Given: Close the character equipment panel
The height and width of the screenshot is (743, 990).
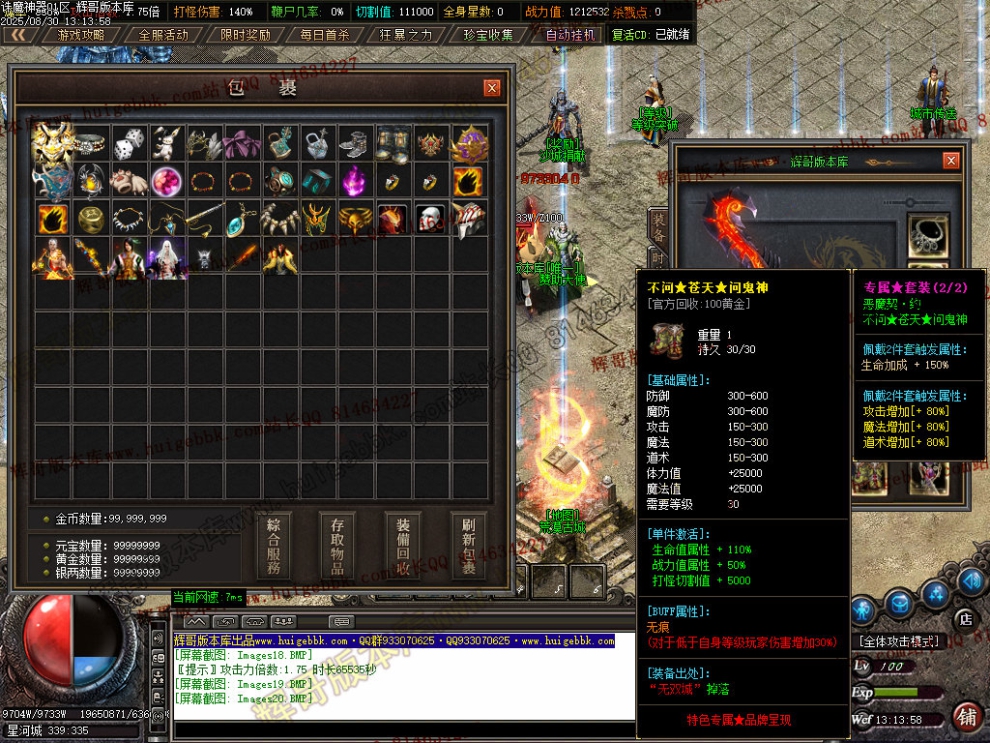Looking at the screenshot, I should click(951, 161).
